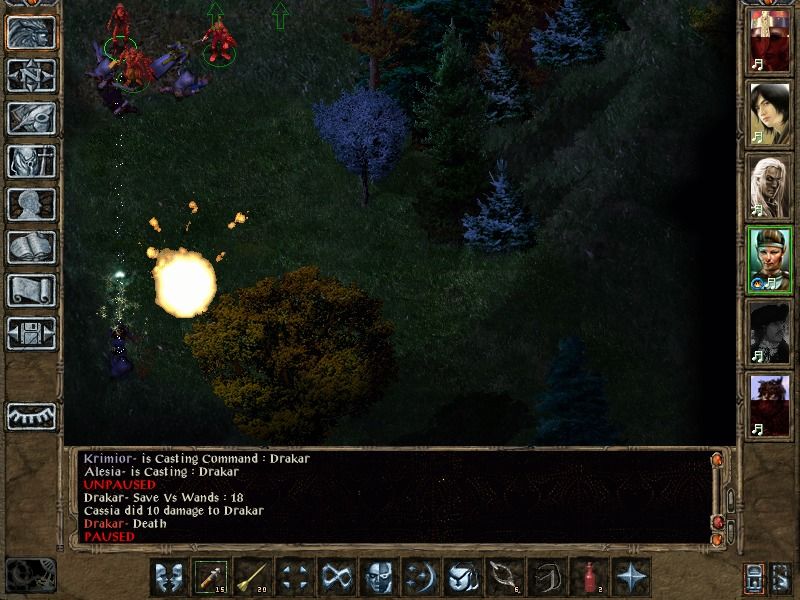Open the character record bust icon
The image size is (800, 600).
[31, 204]
